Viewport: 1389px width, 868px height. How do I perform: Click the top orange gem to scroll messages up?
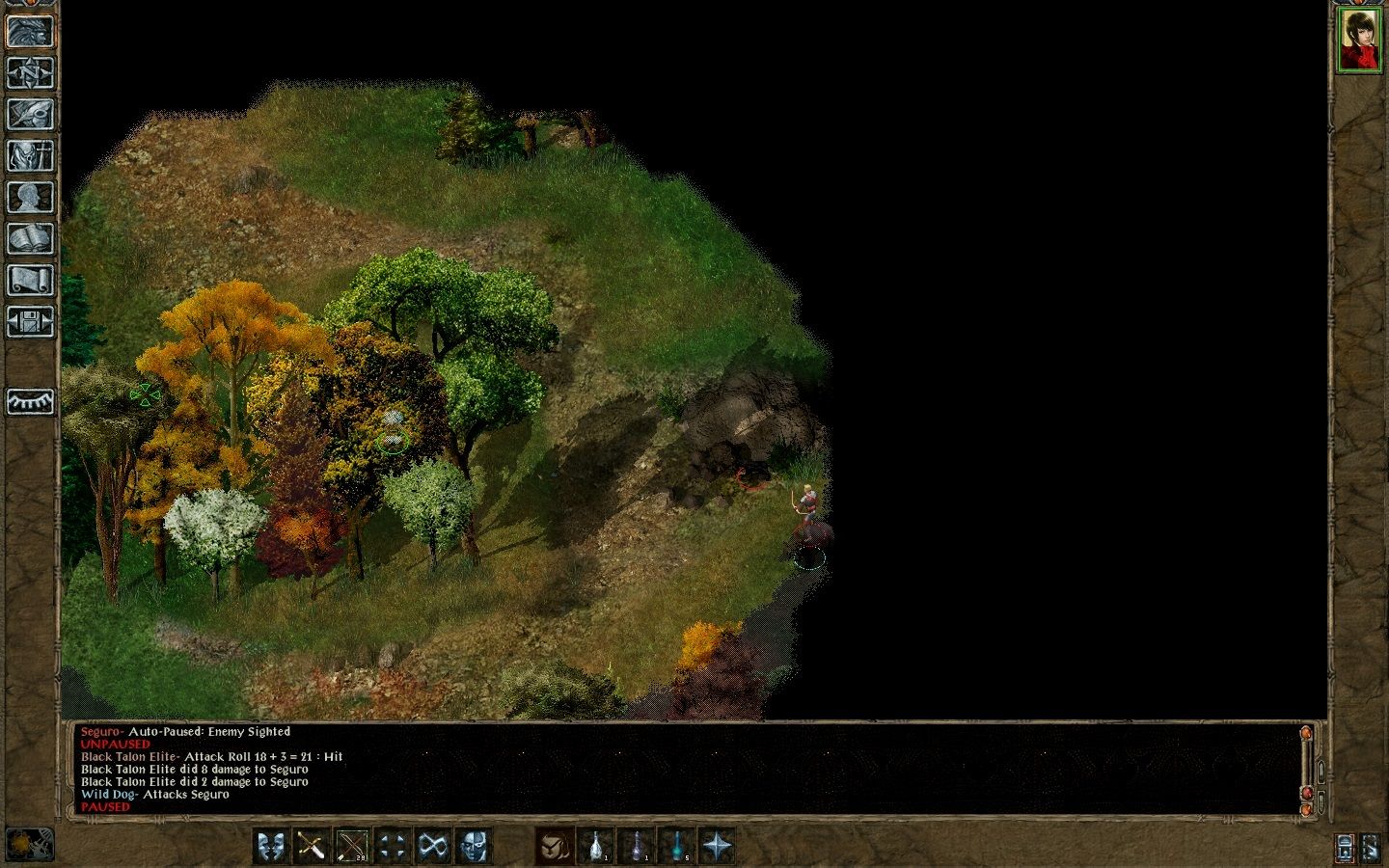pos(1306,733)
